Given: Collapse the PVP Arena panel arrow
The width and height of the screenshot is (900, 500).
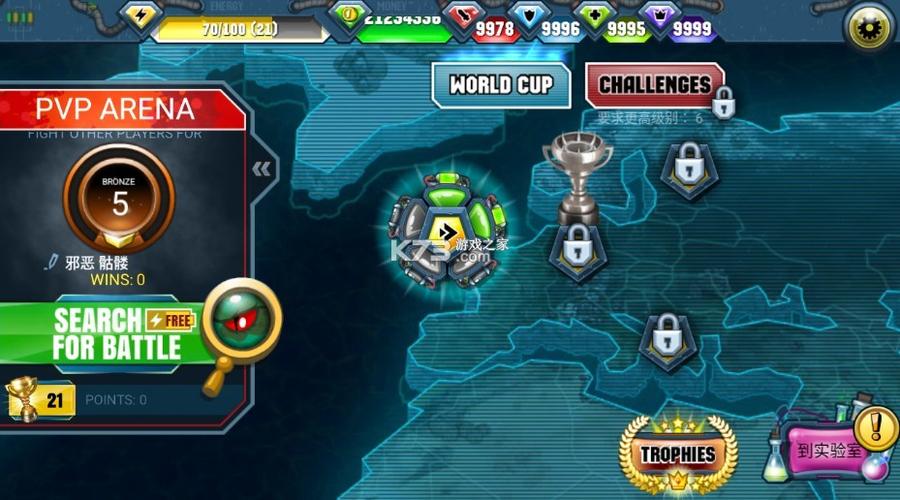Looking at the screenshot, I should point(262,169).
